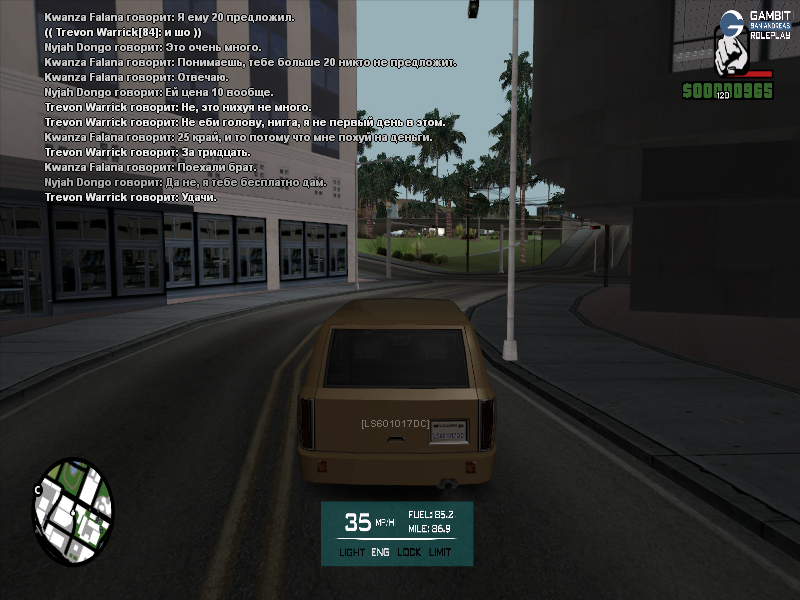Open the radar minimap
This screenshot has height=600, width=800.
(73, 511)
